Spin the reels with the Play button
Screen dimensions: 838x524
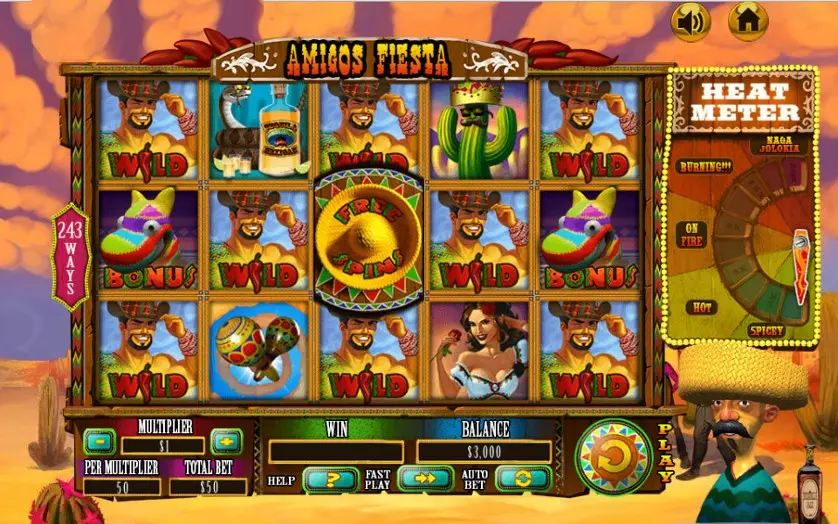614,457
